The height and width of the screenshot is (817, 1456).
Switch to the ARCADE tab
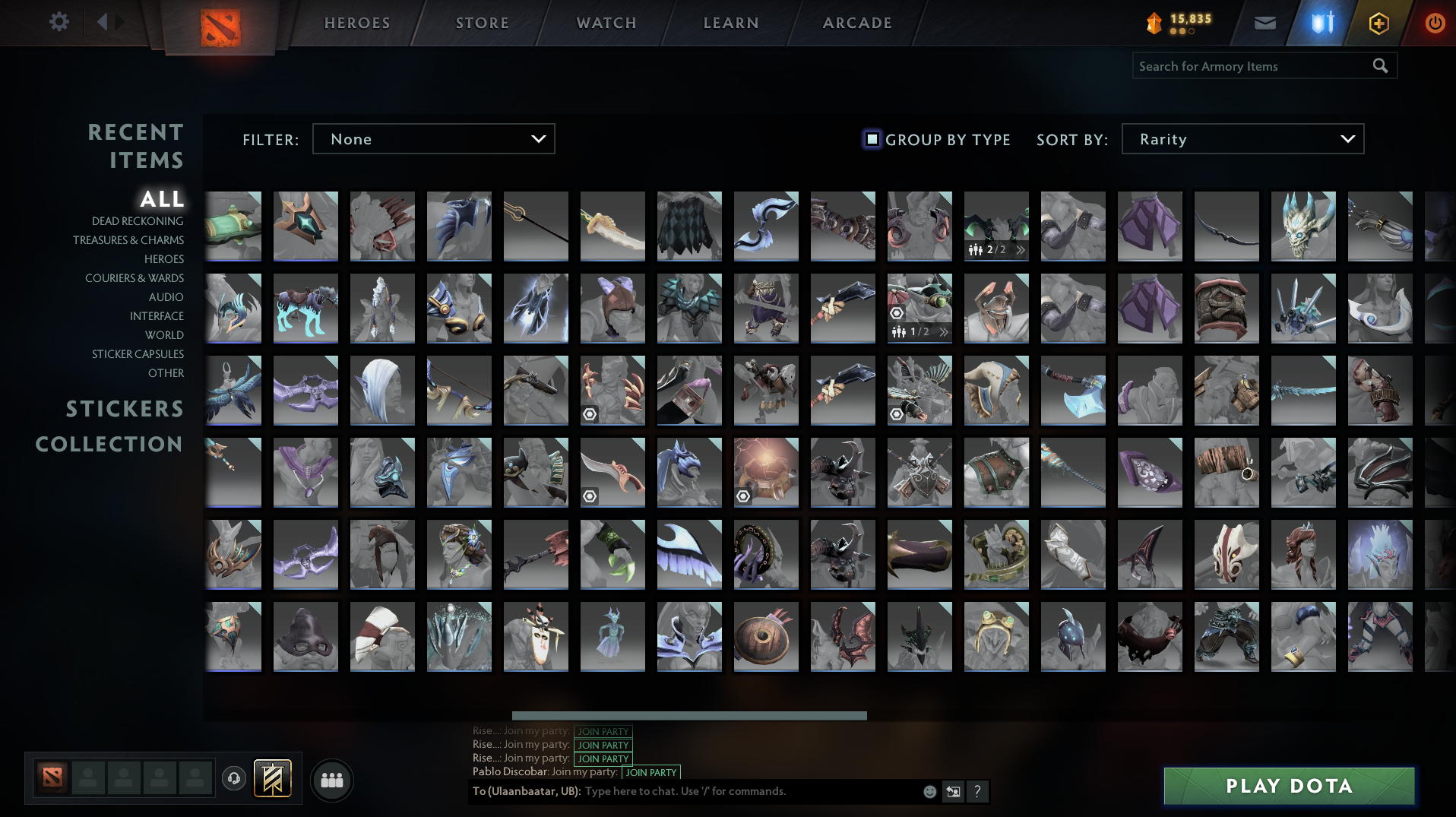coord(856,23)
